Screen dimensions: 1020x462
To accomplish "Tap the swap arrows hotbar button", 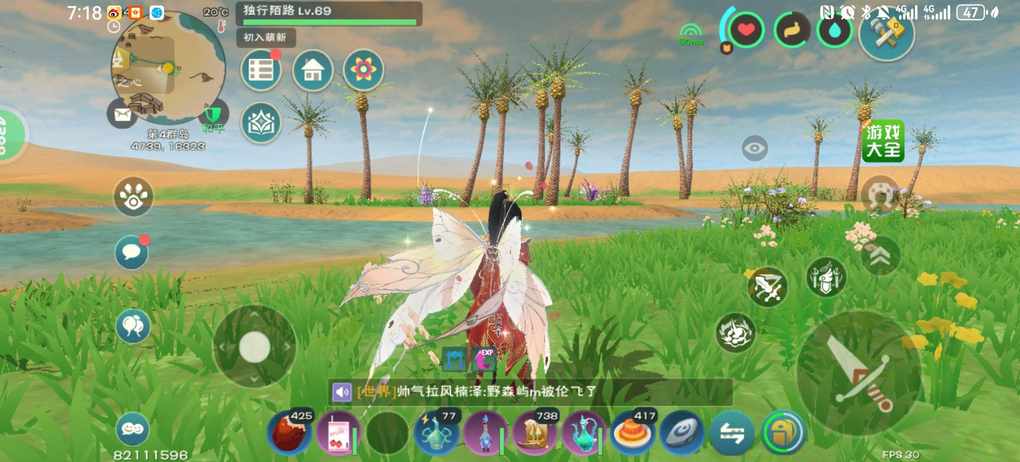I will coord(732,433).
